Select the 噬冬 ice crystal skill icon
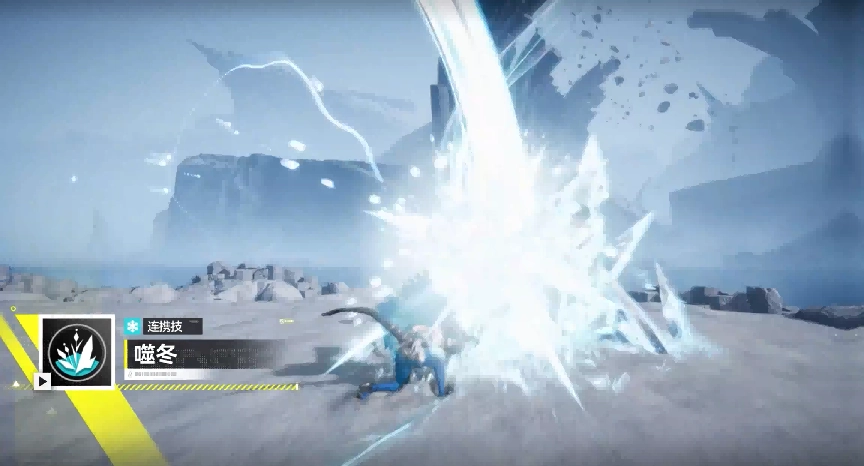 77,351
